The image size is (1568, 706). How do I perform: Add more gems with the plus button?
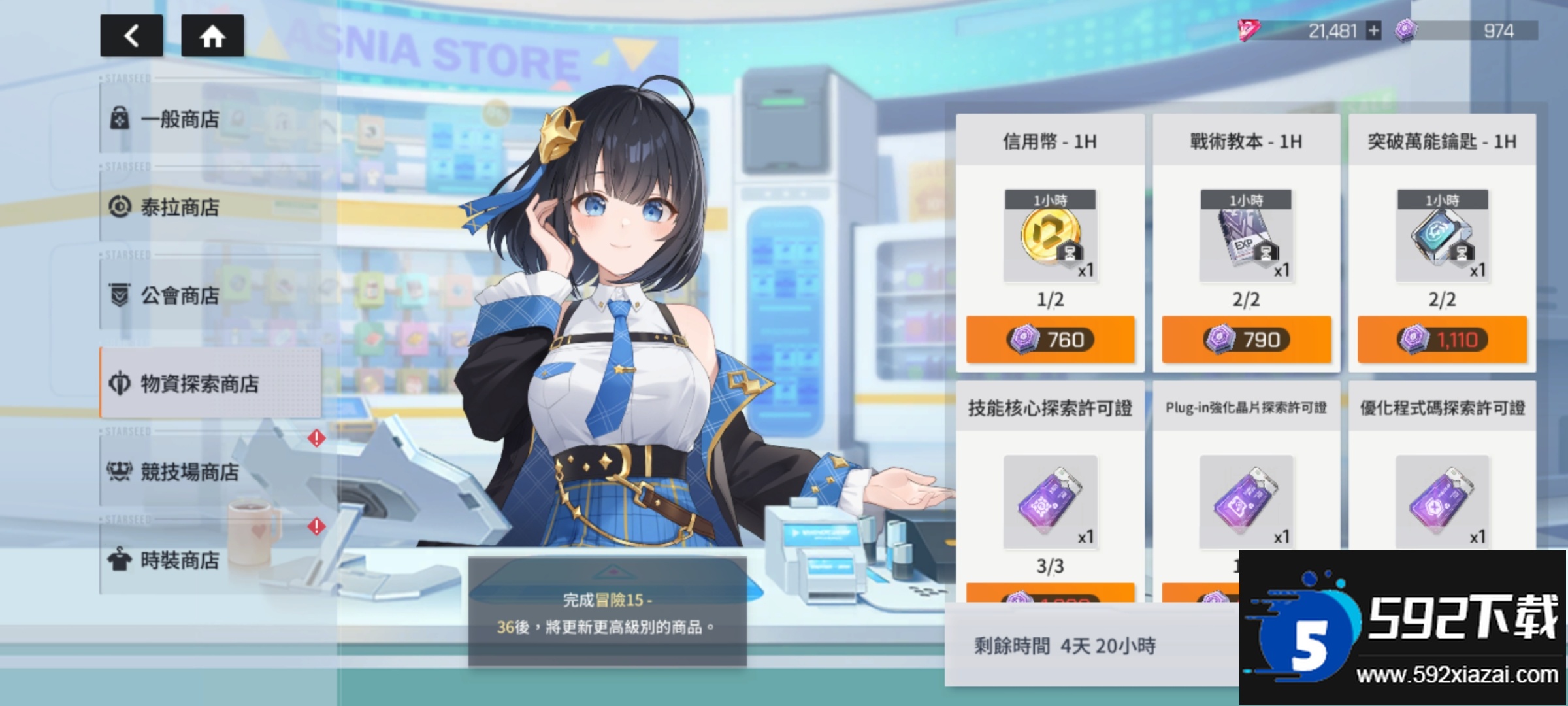point(1374,31)
